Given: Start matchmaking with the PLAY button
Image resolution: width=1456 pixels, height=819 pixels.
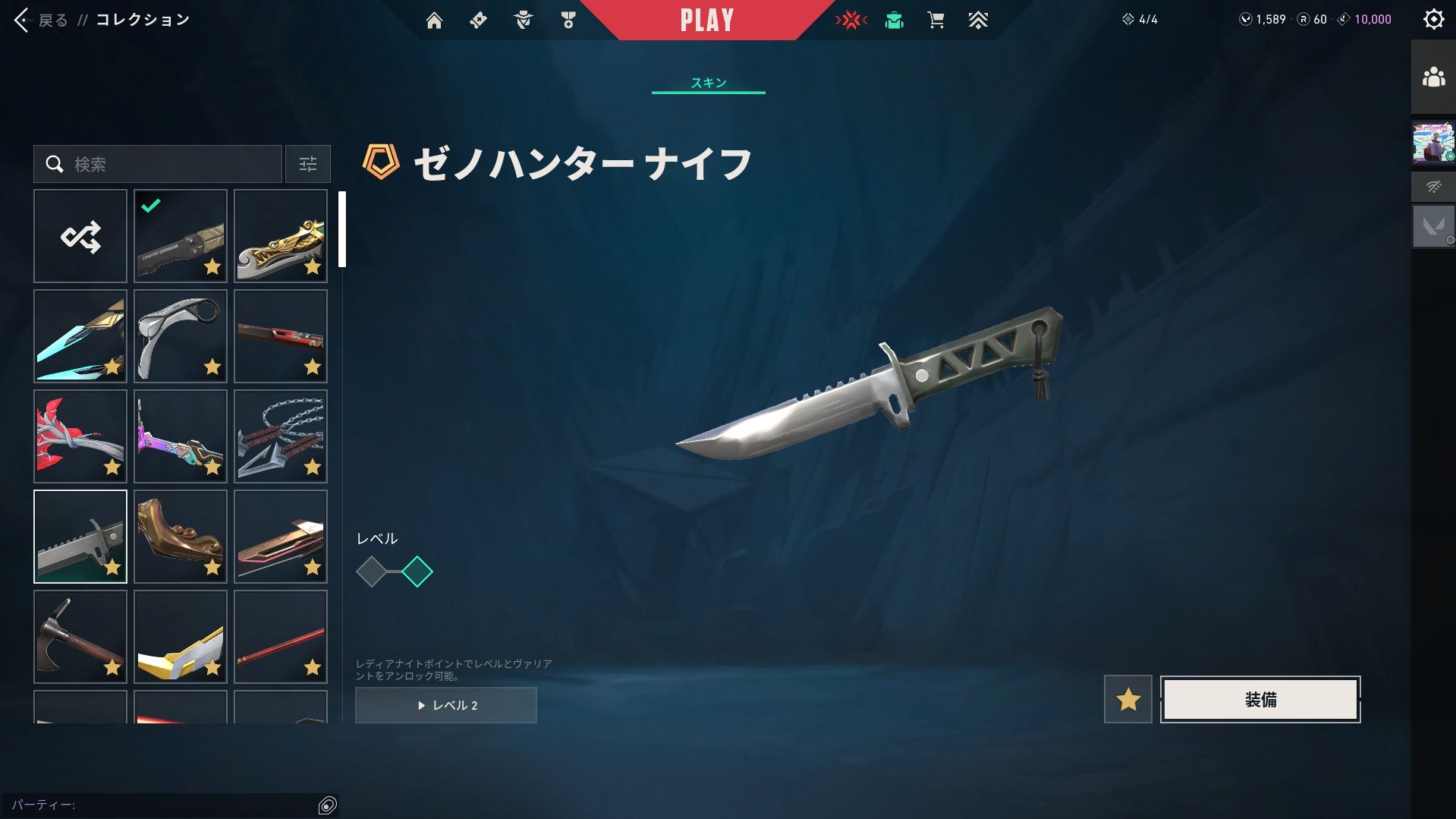Looking at the screenshot, I should point(706,20).
